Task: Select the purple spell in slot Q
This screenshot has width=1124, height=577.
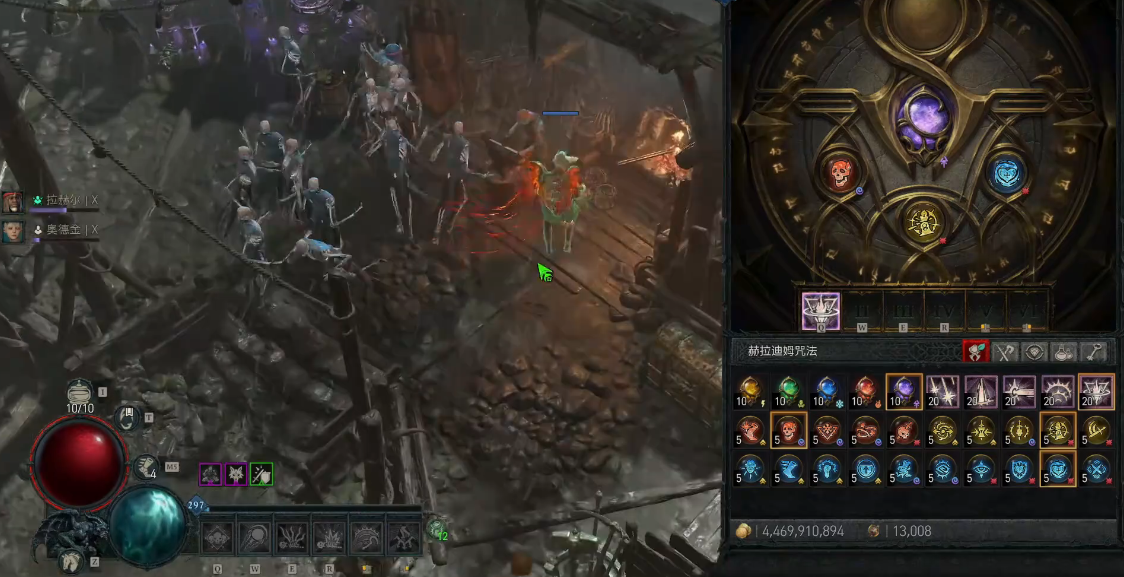Action: pos(821,311)
